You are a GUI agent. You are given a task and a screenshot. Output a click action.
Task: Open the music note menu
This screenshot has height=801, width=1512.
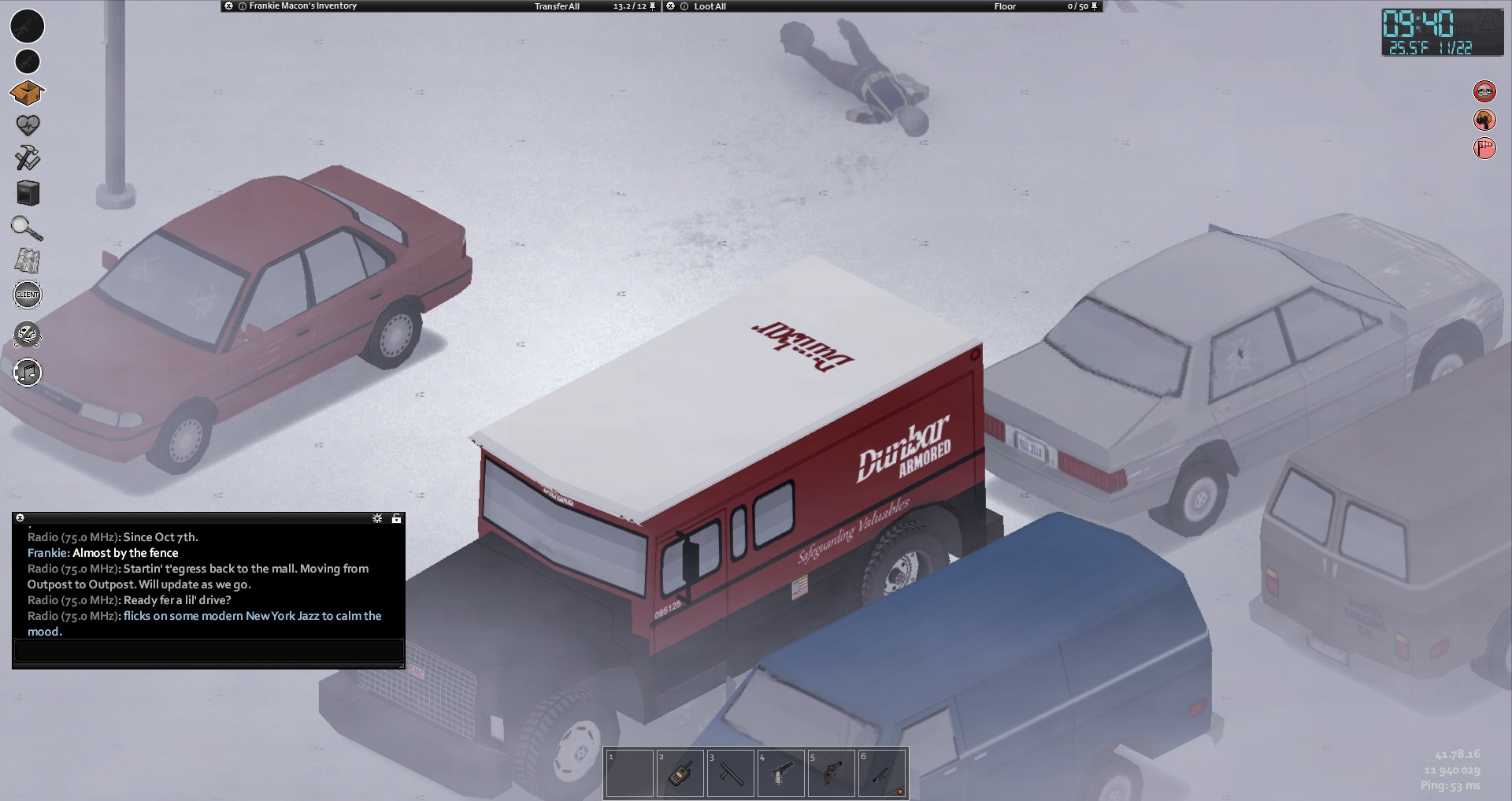pyautogui.click(x=28, y=372)
